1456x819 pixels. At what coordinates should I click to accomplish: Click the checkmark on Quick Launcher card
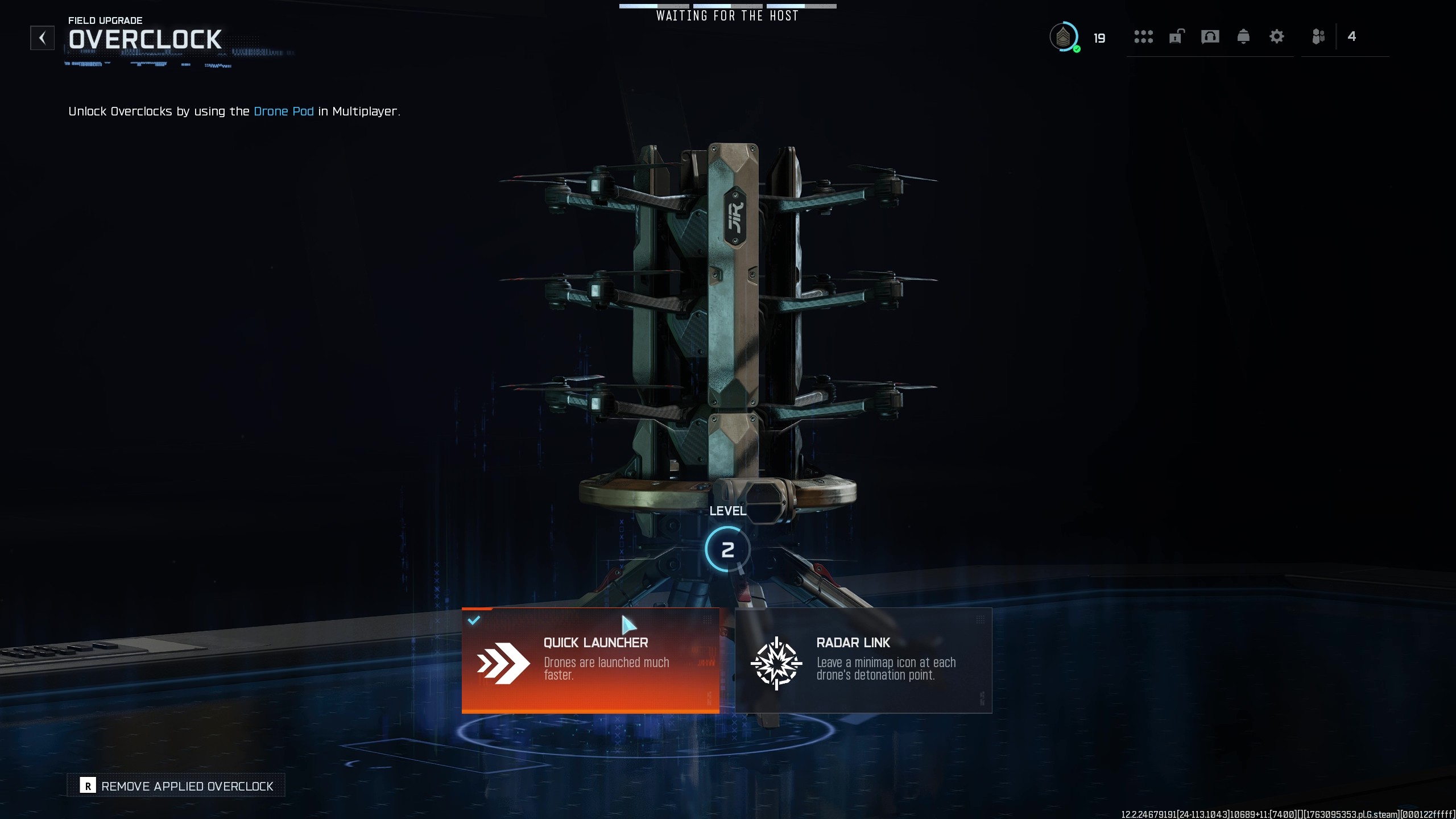tap(474, 620)
